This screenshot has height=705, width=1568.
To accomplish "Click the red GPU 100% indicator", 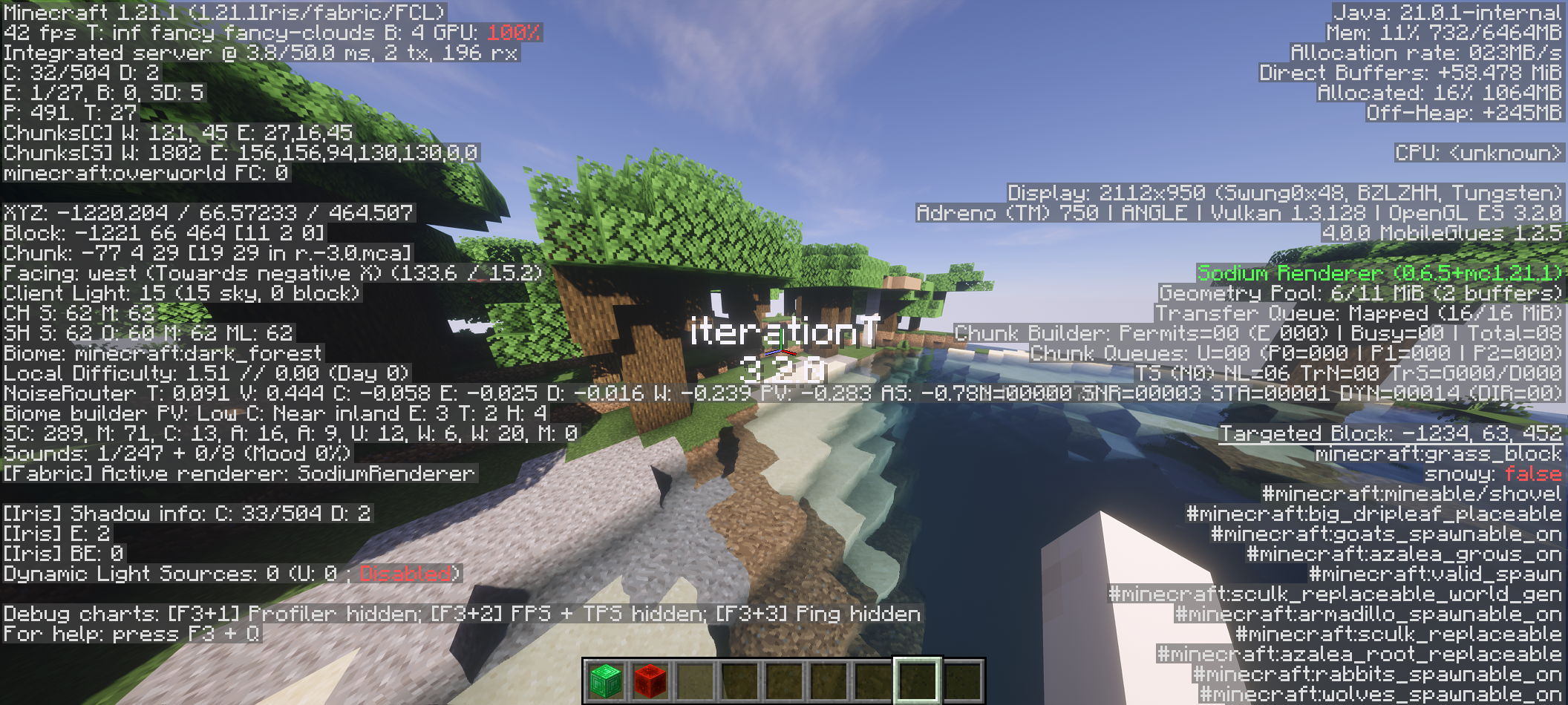I will click(512, 33).
